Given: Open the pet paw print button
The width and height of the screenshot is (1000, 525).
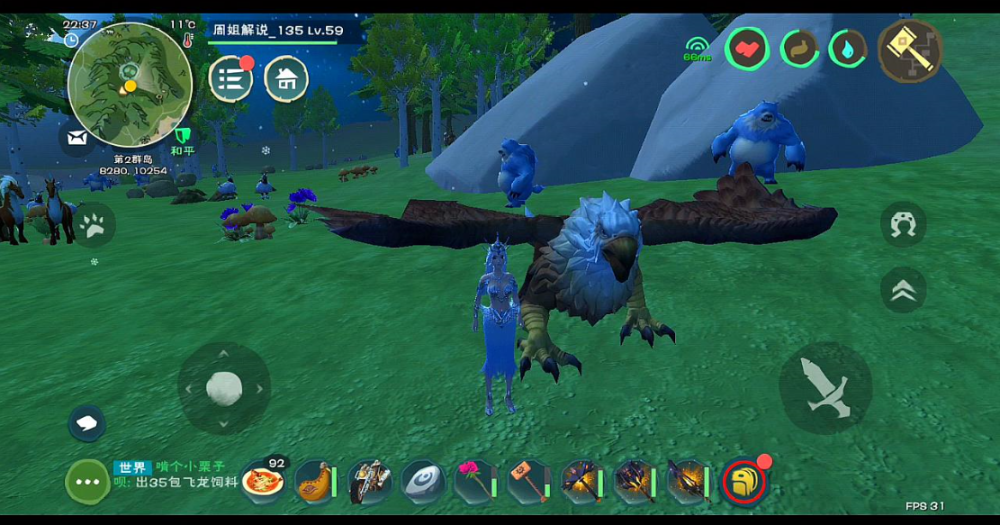Looking at the screenshot, I should tap(95, 228).
